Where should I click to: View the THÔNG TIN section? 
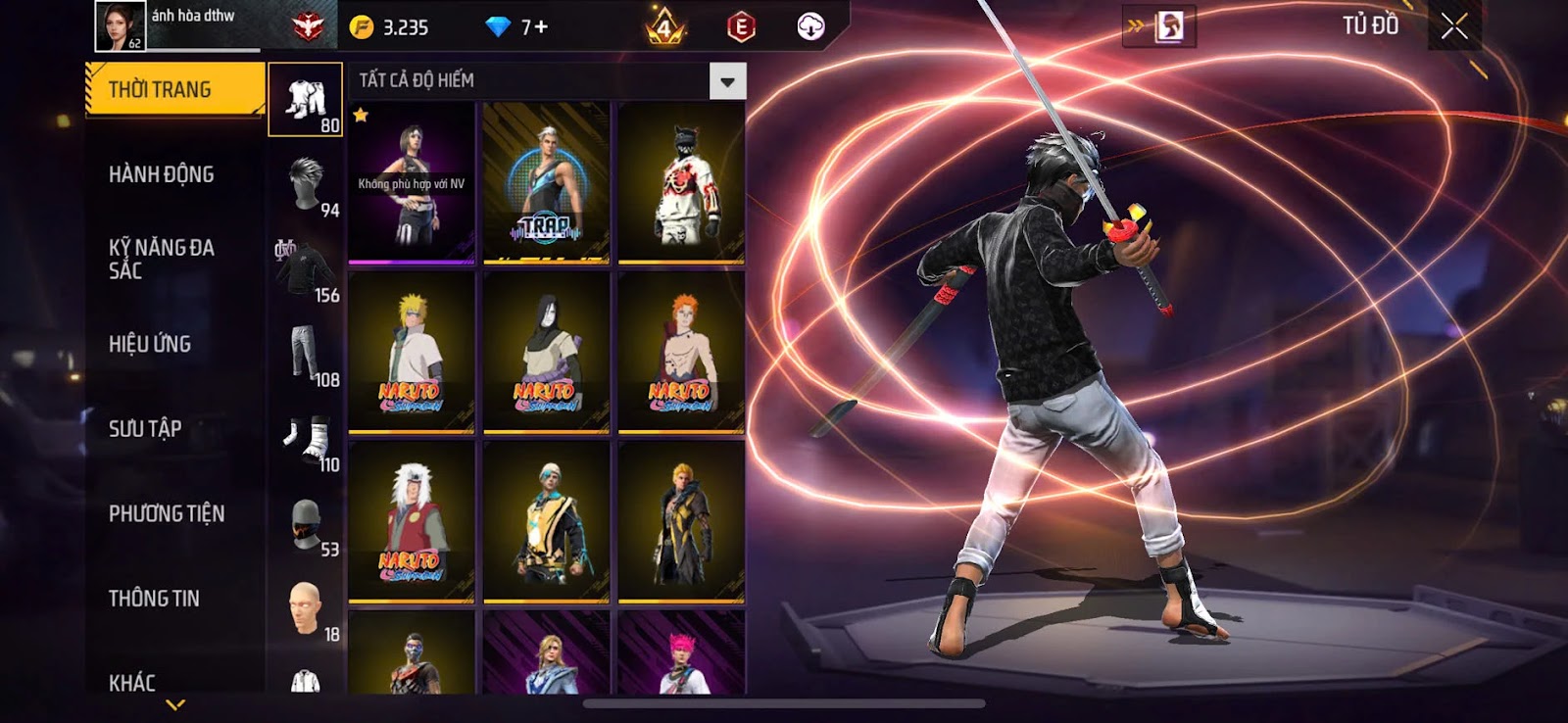[x=154, y=598]
